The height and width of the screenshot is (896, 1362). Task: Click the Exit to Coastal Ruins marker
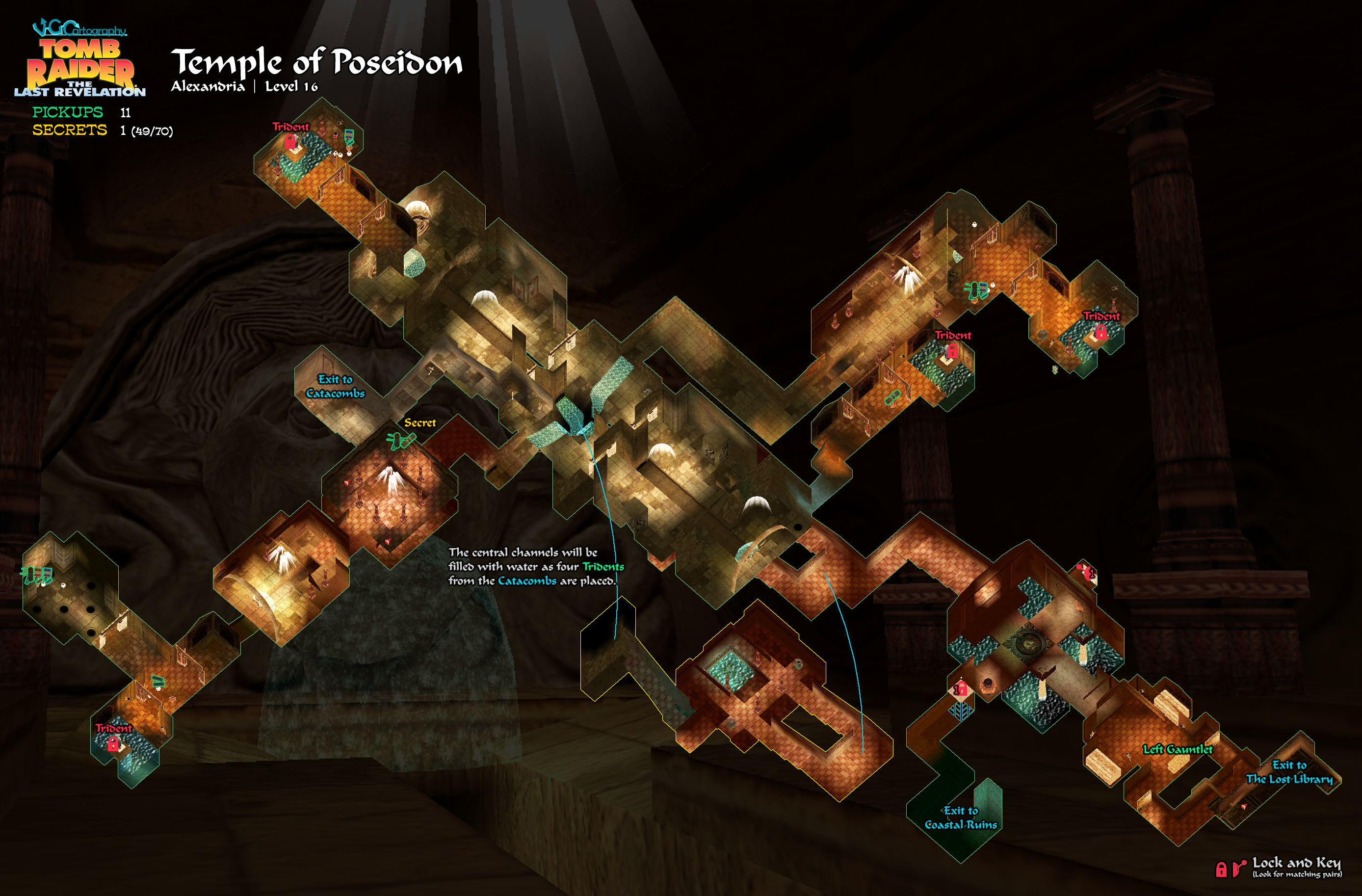pyautogui.click(x=961, y=817)
